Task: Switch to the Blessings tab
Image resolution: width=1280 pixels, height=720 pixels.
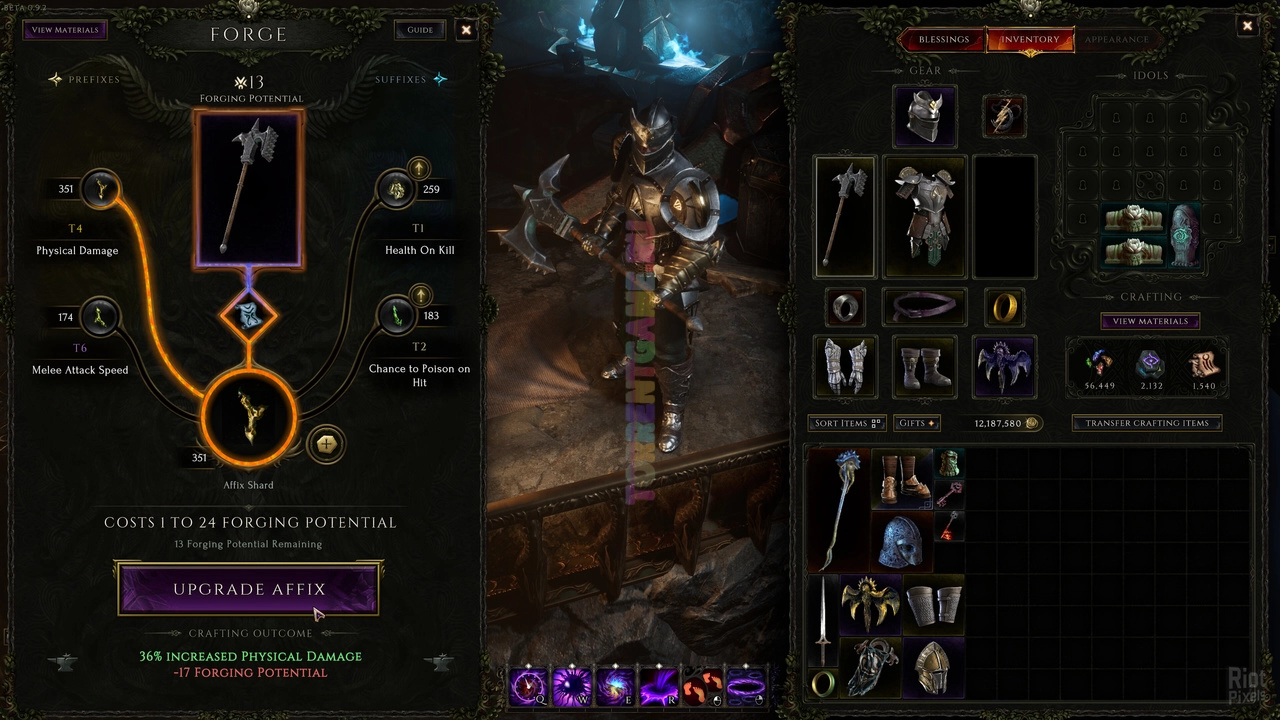Action: 943,40
